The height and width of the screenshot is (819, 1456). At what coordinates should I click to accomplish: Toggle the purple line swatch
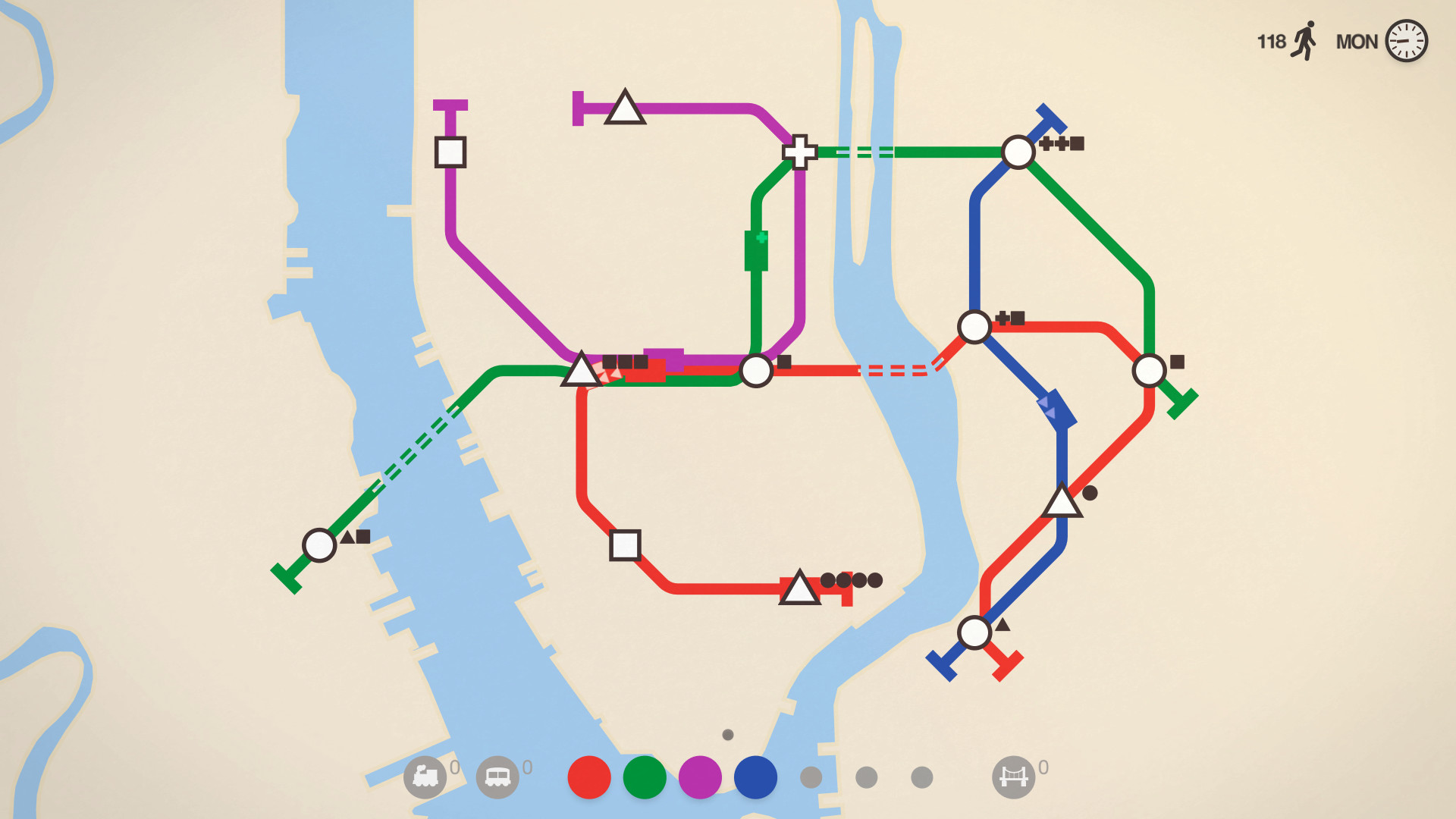(x=699, y=775)
